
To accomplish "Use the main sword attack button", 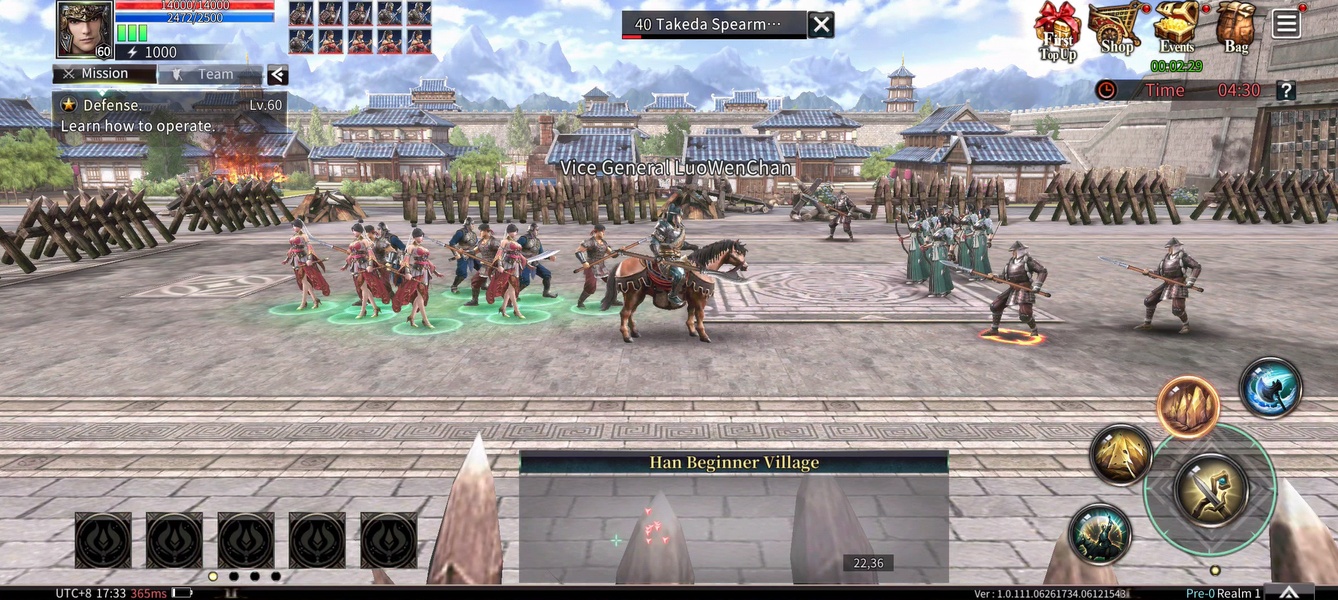I will pos(1210,489).
